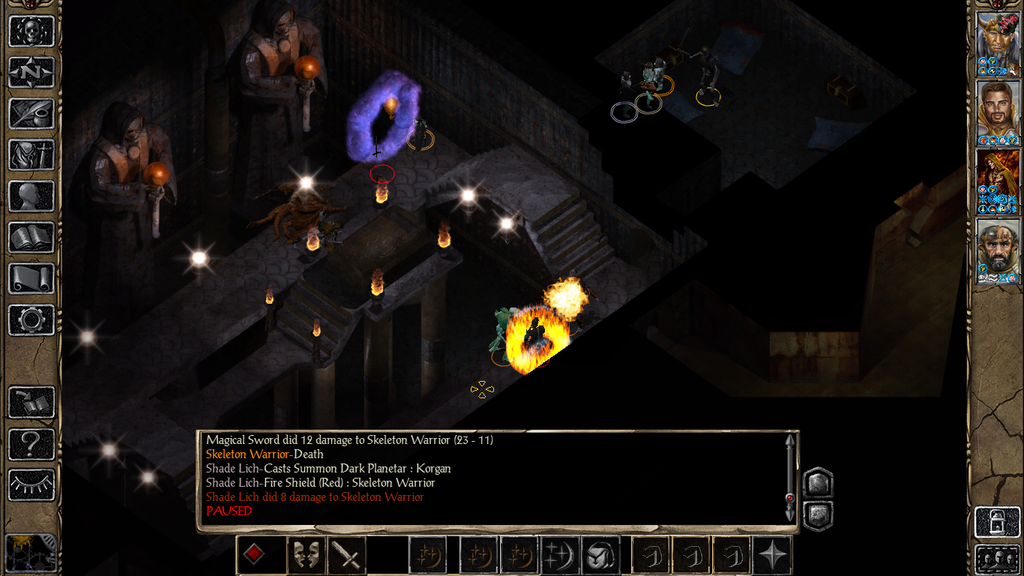Viewport: 1024px width, 576px height.
Task: Toggle the padlock button below the portraits
Action: (x=997, y=522)
